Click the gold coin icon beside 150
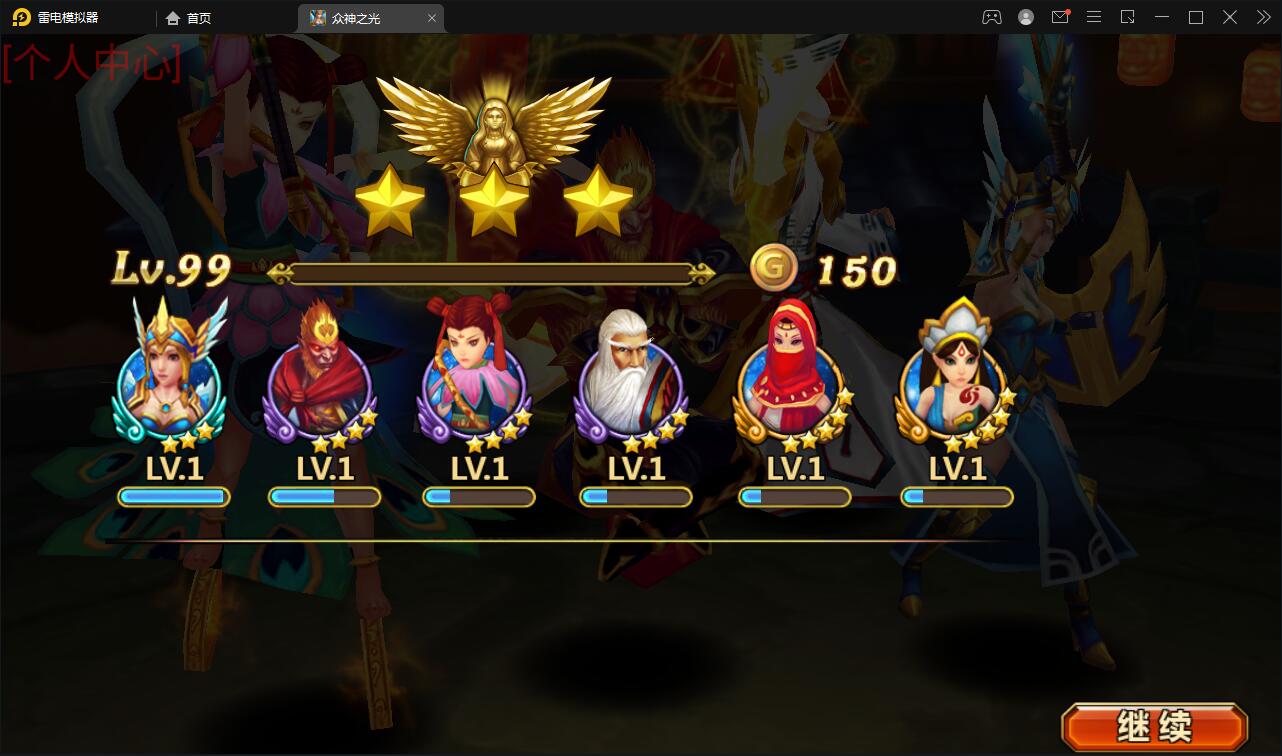The height and width of the screenshot is (756, 1282). click(x=771, y=266)
